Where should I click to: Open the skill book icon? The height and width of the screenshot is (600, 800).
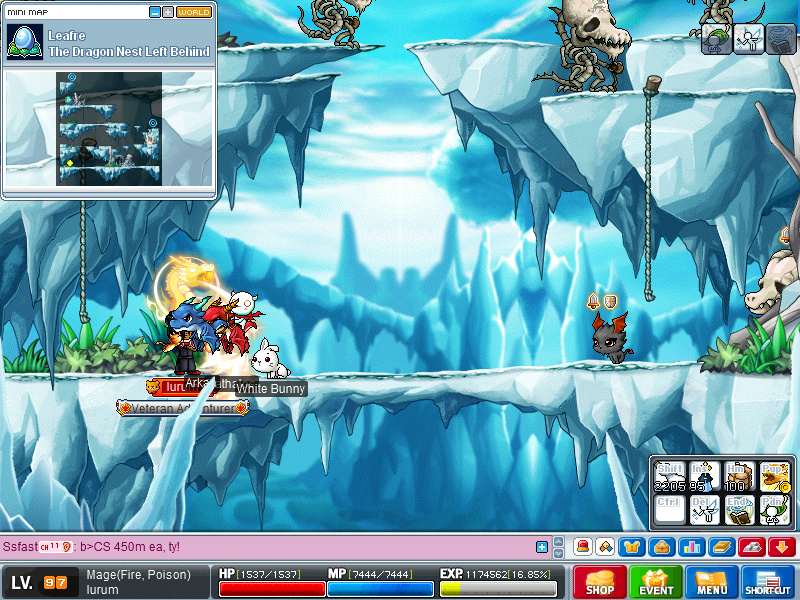tap(720, 547)
